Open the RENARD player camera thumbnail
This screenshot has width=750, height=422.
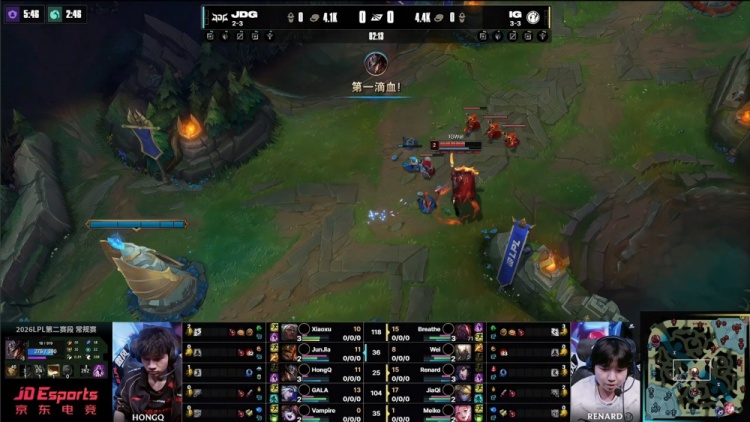click(x=604, y=370)
